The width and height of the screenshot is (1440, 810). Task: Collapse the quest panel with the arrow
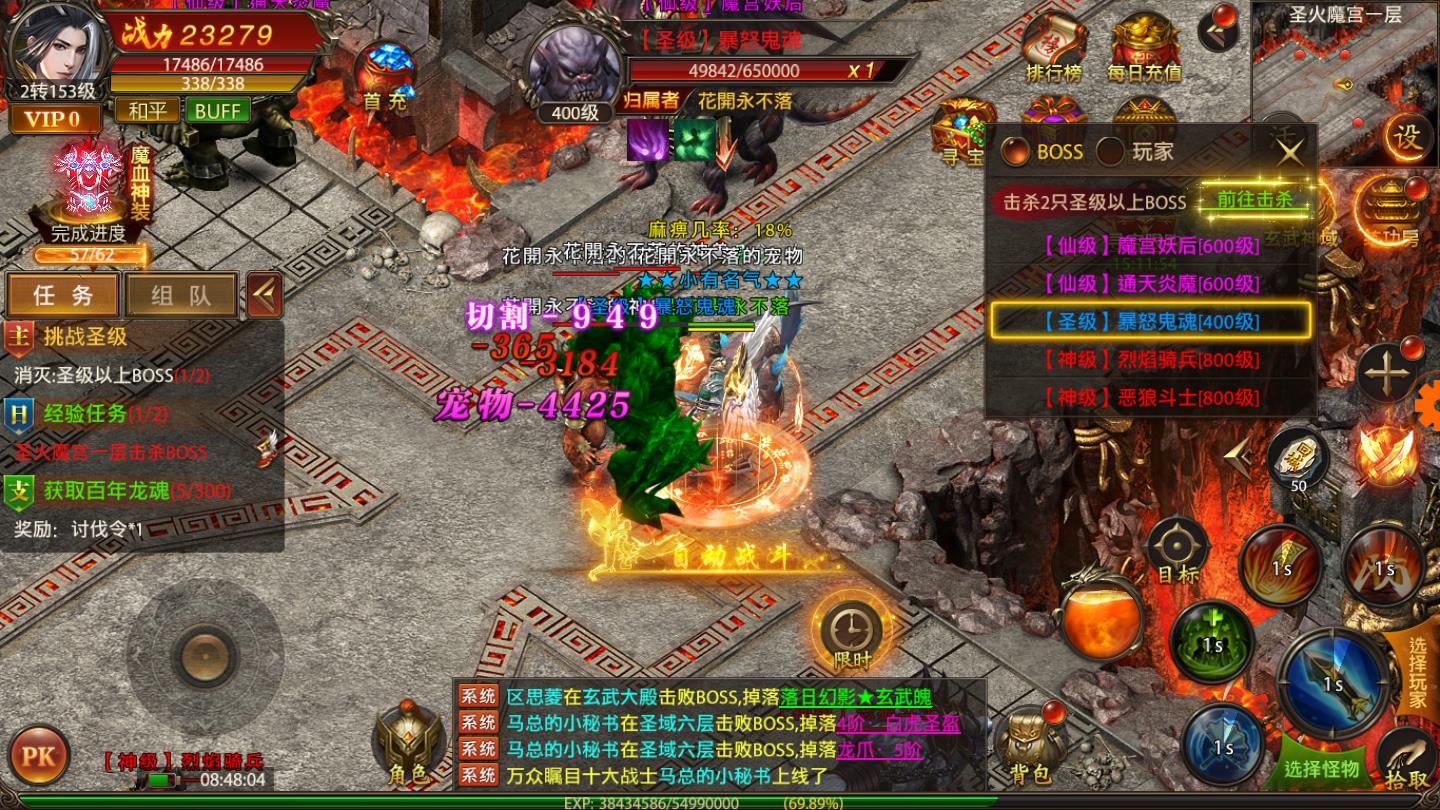pyautogui.click(x=263, y=293)
